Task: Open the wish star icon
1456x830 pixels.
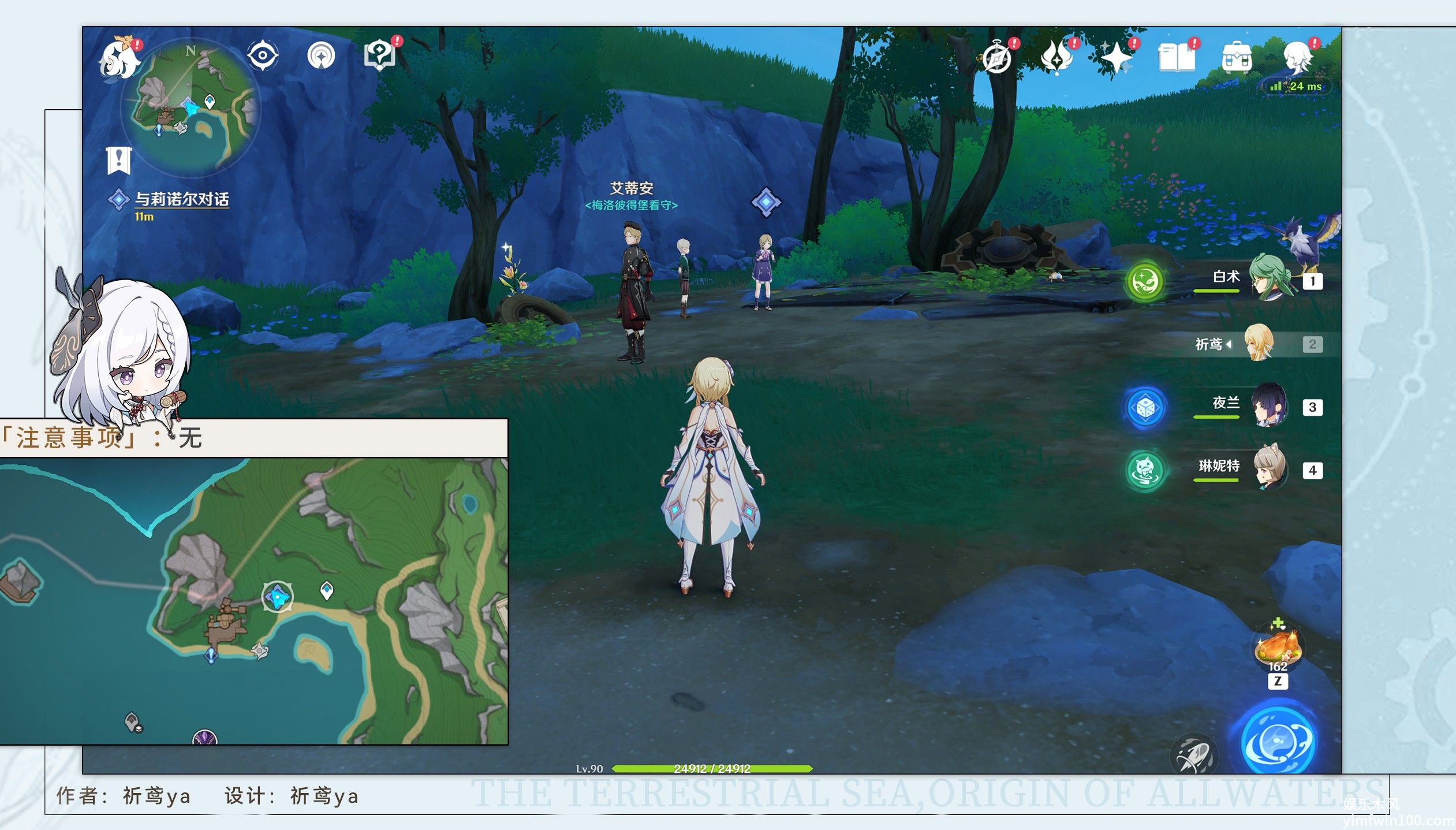Action: pos(1116,58)
